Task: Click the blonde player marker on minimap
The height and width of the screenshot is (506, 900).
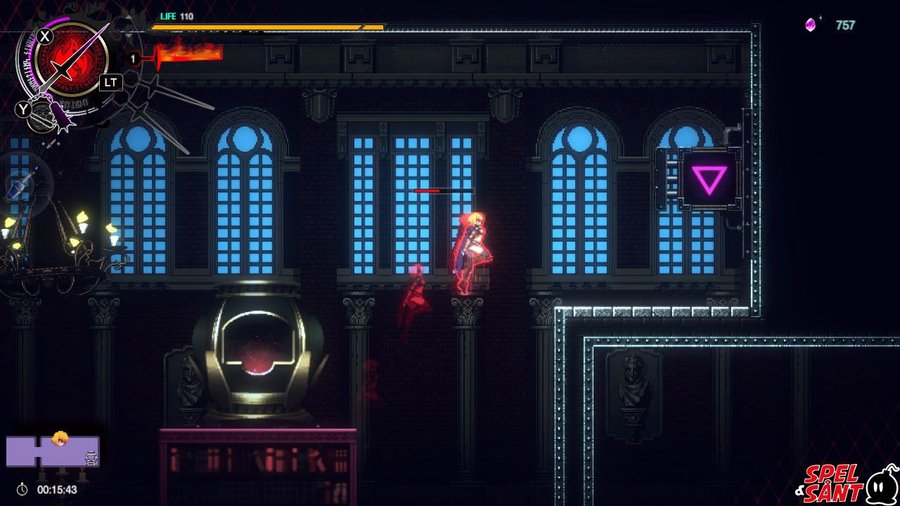Action: 60,438
